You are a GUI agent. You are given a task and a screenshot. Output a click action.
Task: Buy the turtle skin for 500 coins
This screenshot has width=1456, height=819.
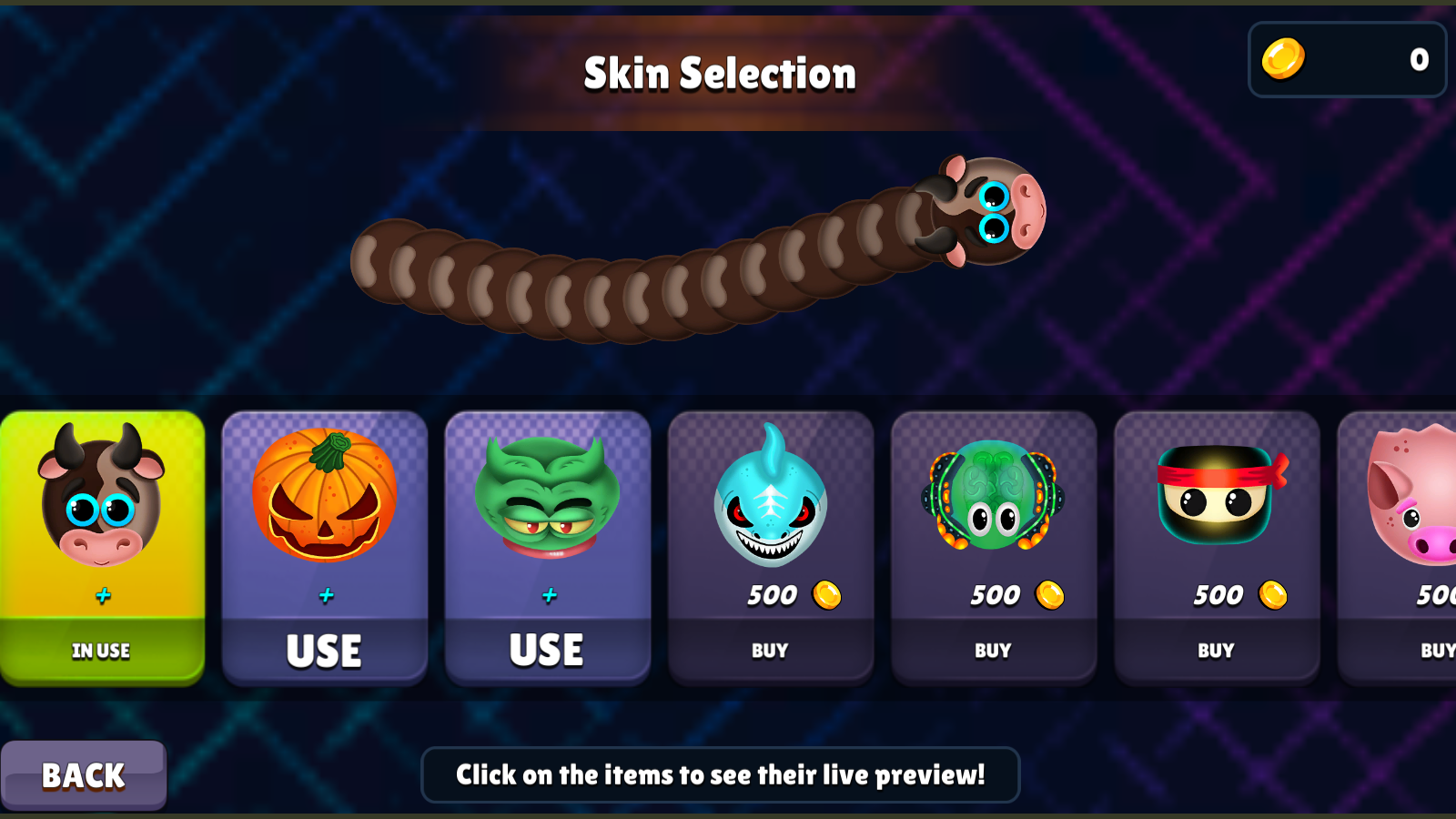click(994, 650)
